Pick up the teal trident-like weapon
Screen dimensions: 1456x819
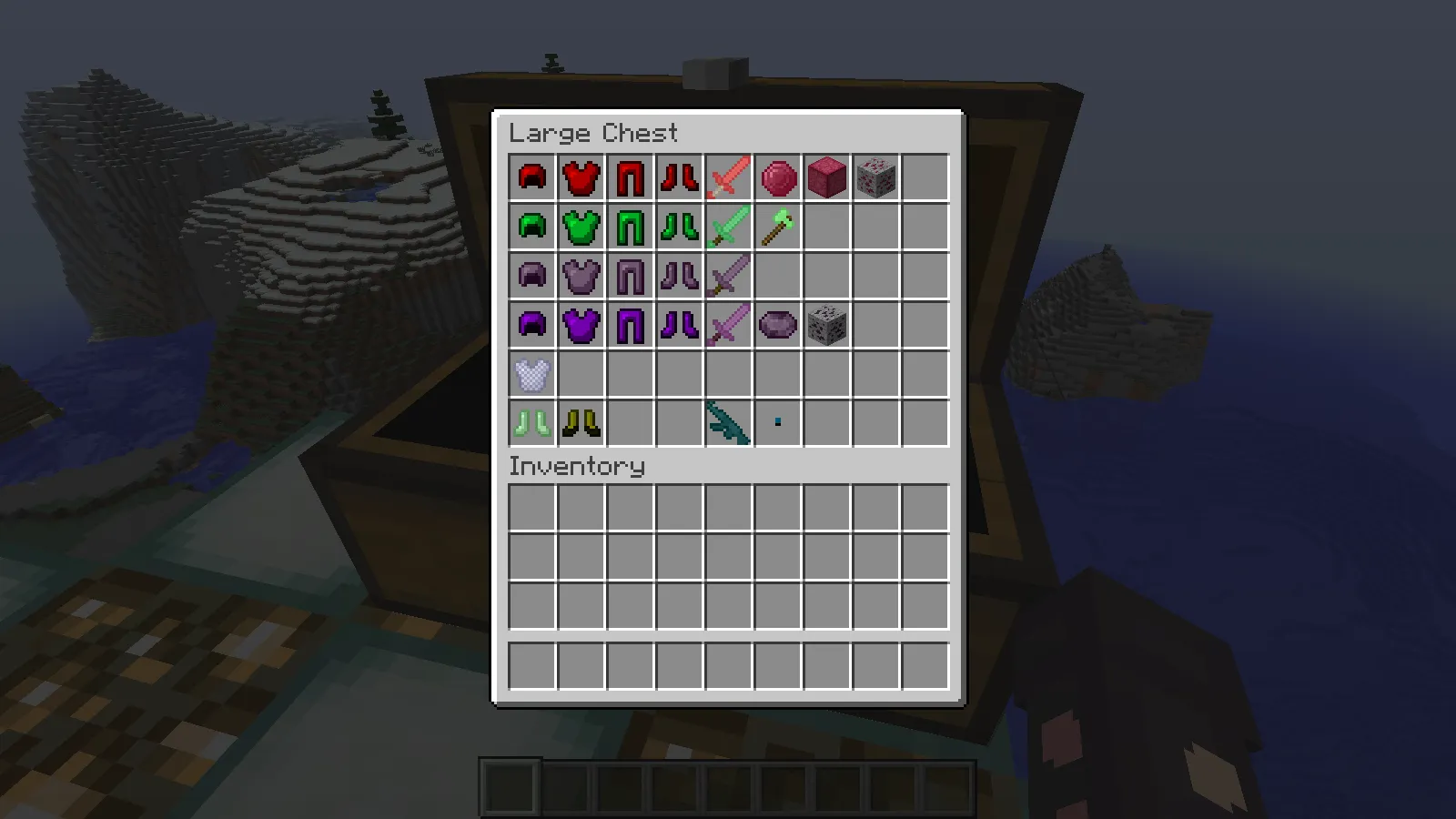point(728,423)
